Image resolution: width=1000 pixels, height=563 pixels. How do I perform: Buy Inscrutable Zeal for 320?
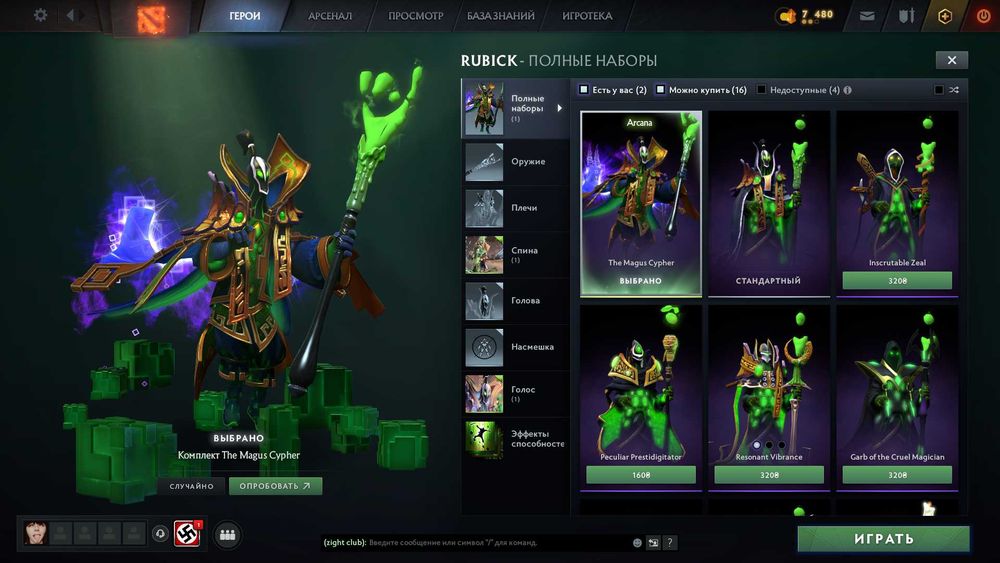897,281
